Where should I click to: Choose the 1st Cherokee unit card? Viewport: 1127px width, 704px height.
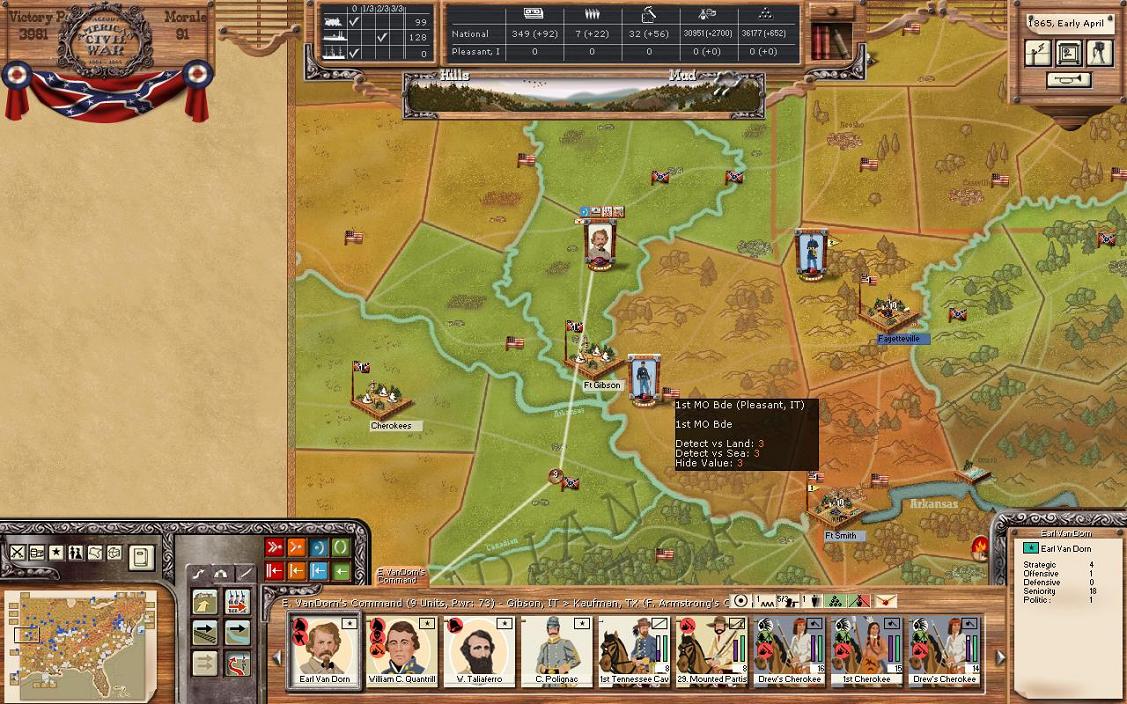click(x=865, y=651)
